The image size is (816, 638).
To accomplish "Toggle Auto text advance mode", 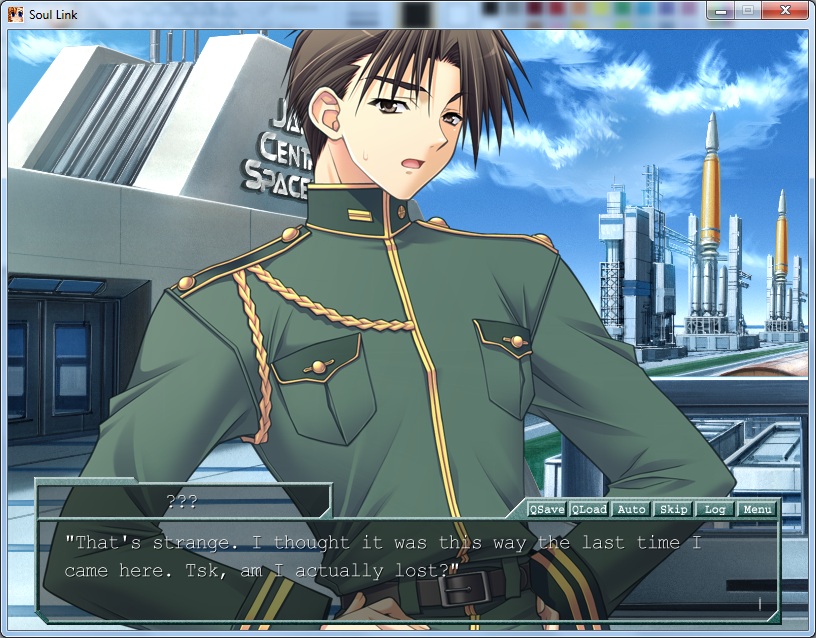I will [x=631, y=510].
